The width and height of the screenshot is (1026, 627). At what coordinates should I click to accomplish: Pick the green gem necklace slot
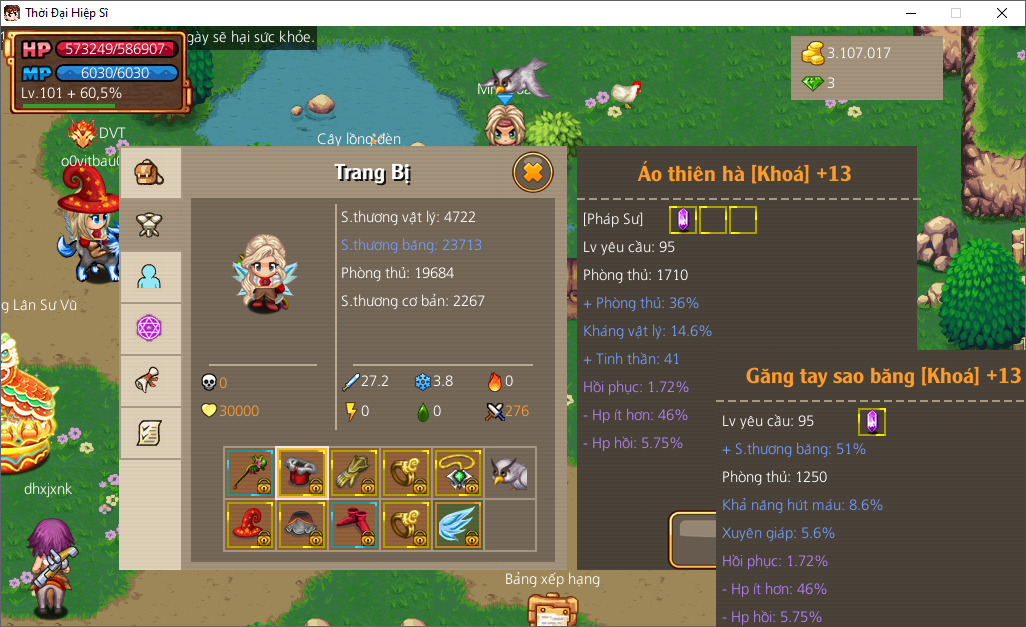(458, 473)
